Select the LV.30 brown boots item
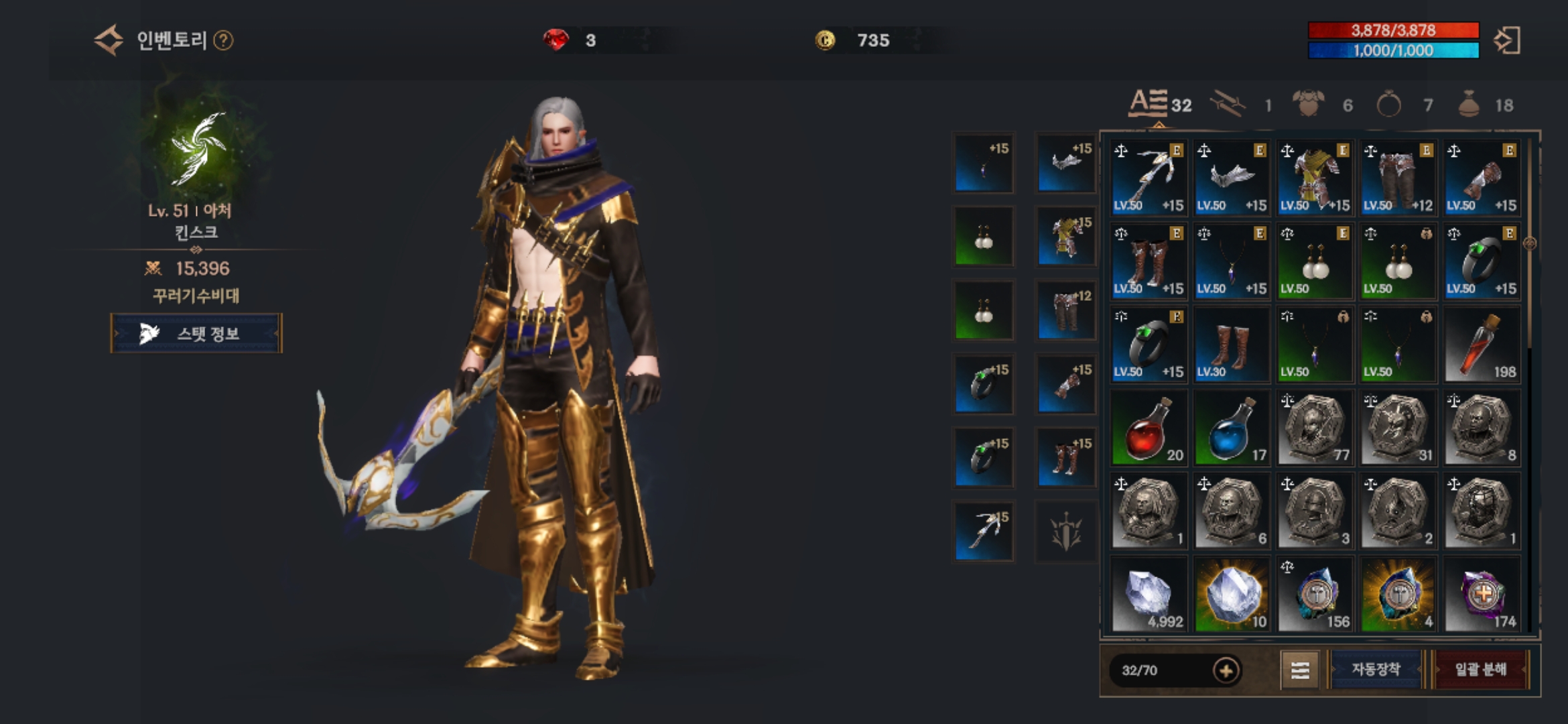This screenshot has width=1568, height=724. tap(1232, 345)
